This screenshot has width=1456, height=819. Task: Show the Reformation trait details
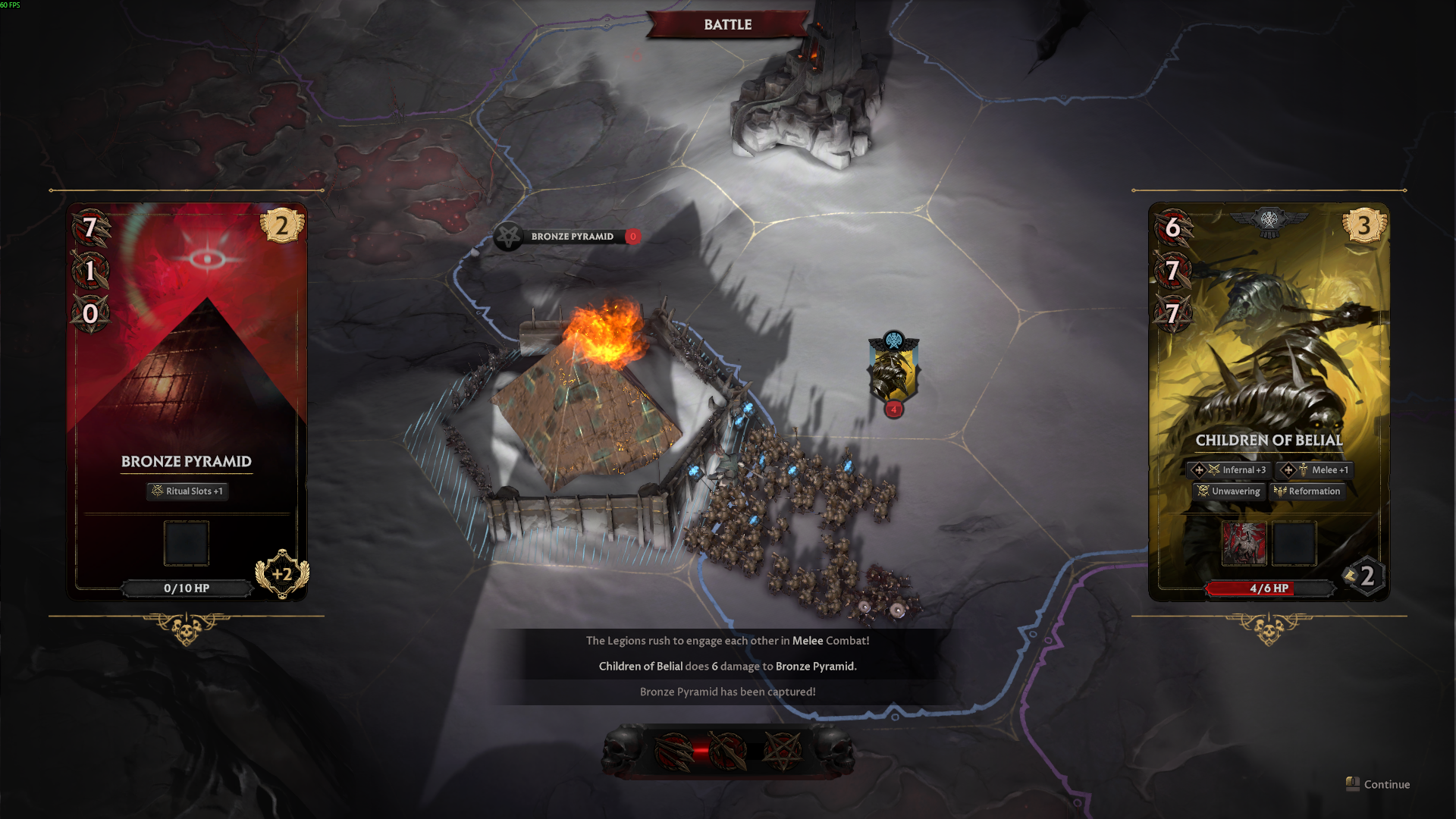[x=1307, y=491]
